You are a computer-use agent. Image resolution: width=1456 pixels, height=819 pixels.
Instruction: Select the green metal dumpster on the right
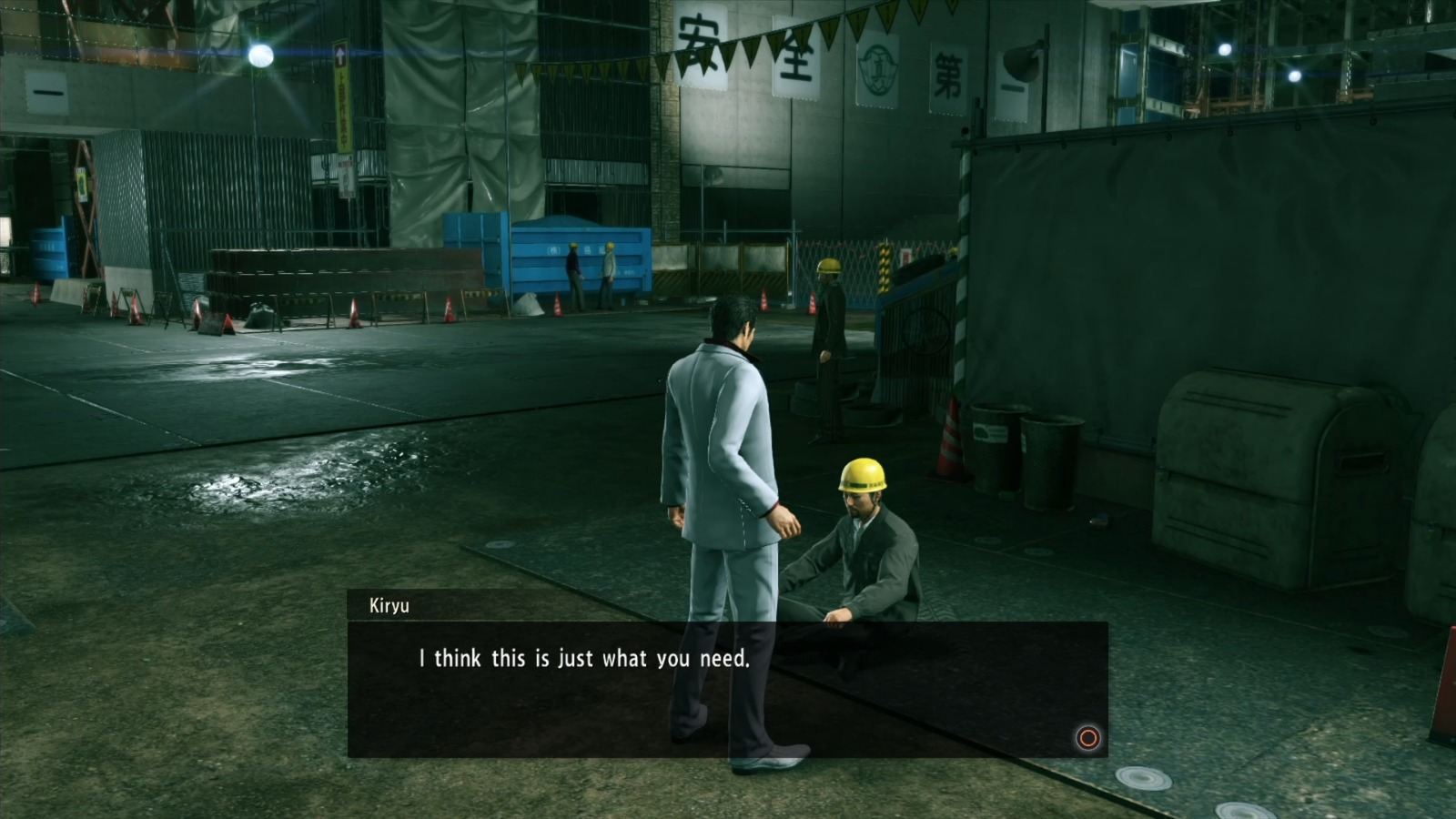point(1274,473)
